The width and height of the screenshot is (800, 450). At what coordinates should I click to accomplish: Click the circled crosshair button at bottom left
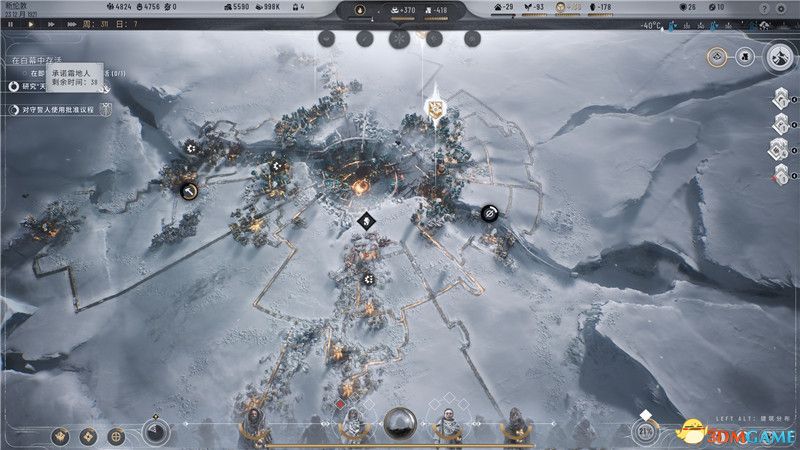coord(117,436)
